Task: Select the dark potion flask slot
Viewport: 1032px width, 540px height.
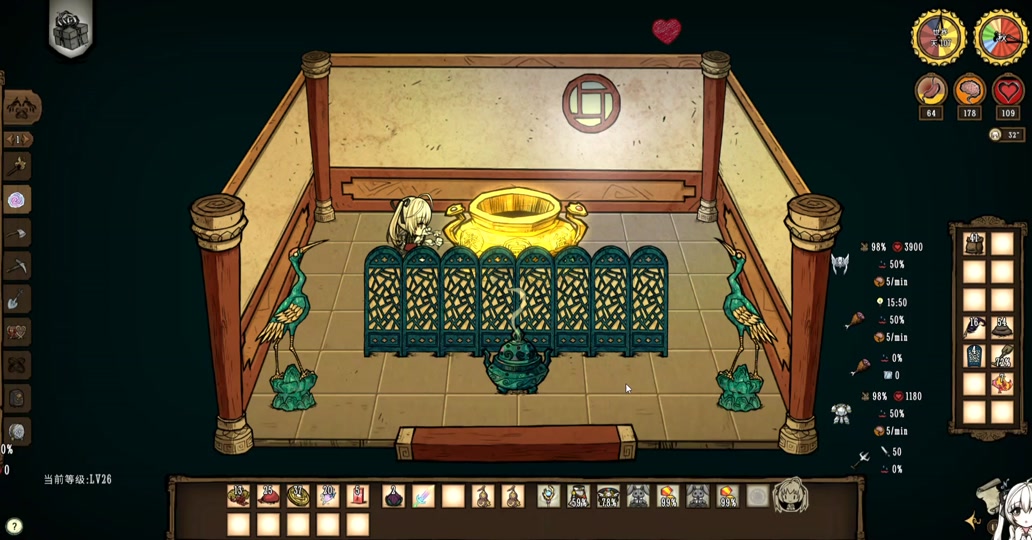Action: (393, 495)
